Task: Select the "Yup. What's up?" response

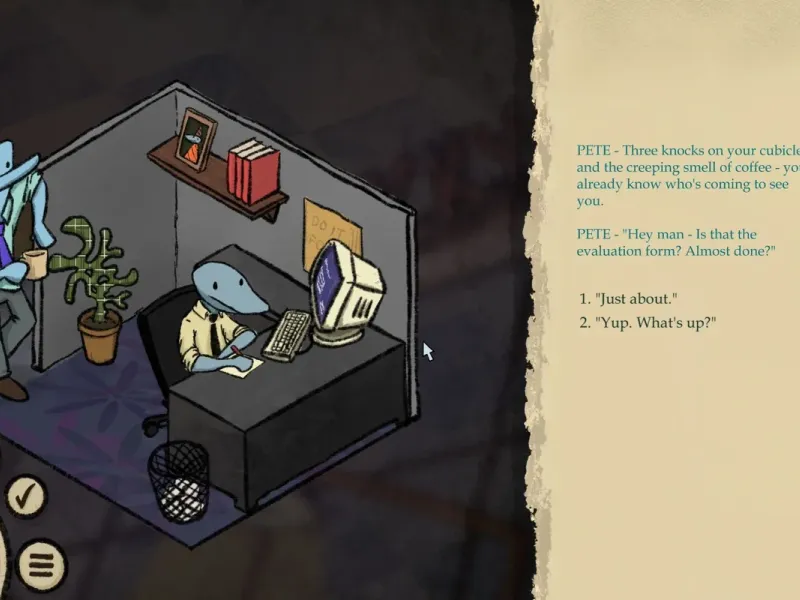Action: pyautogui.click(x=655, y=322)
